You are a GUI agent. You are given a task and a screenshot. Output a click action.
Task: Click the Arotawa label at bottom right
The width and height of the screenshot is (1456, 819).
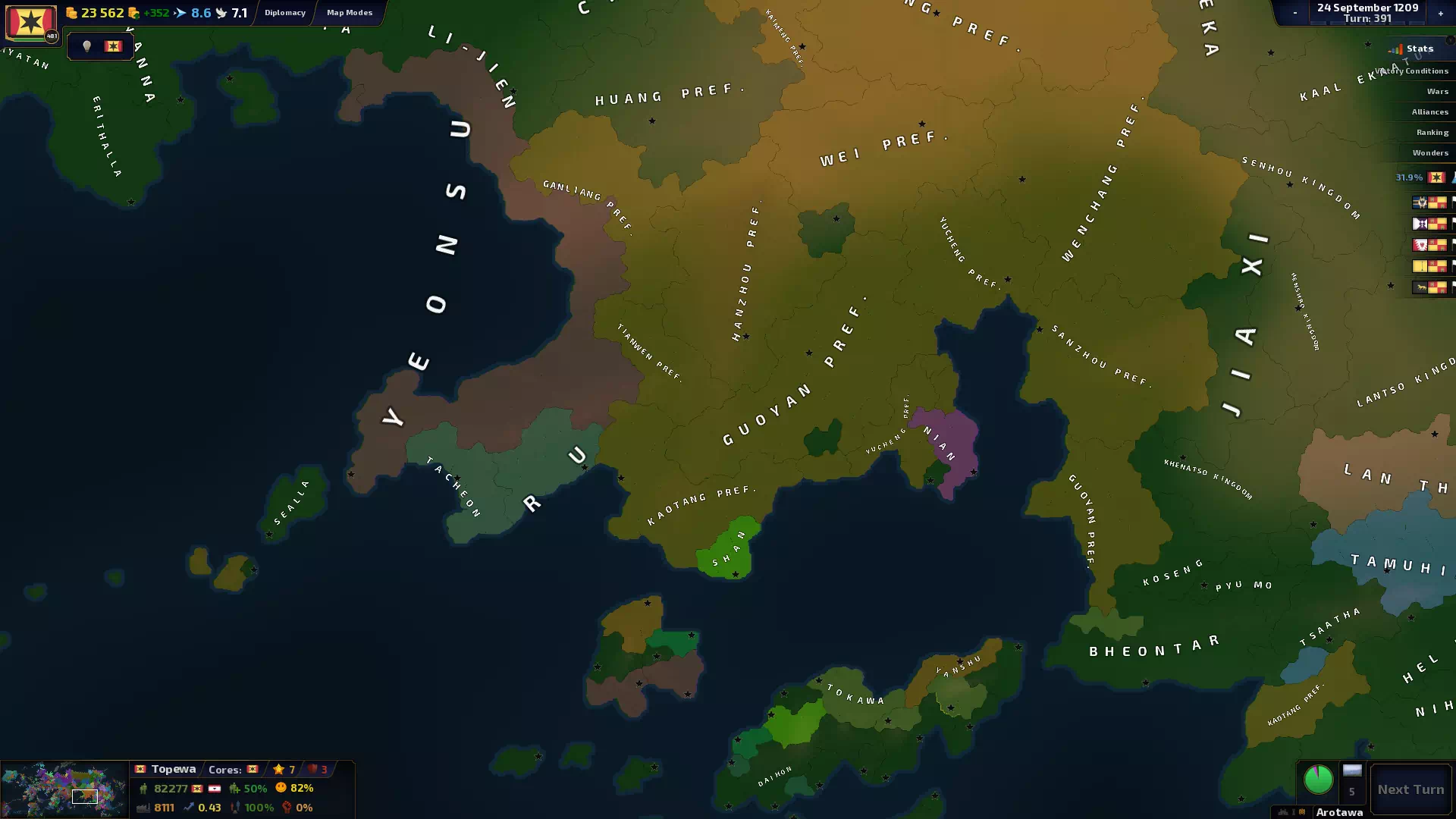coord(1338,812)
